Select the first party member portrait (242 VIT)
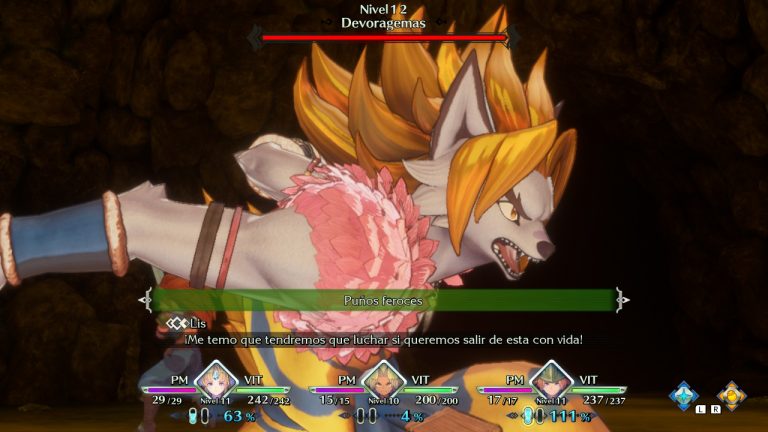Image resolution: width=768 pixels, height=432 pixels. (215, 382)
